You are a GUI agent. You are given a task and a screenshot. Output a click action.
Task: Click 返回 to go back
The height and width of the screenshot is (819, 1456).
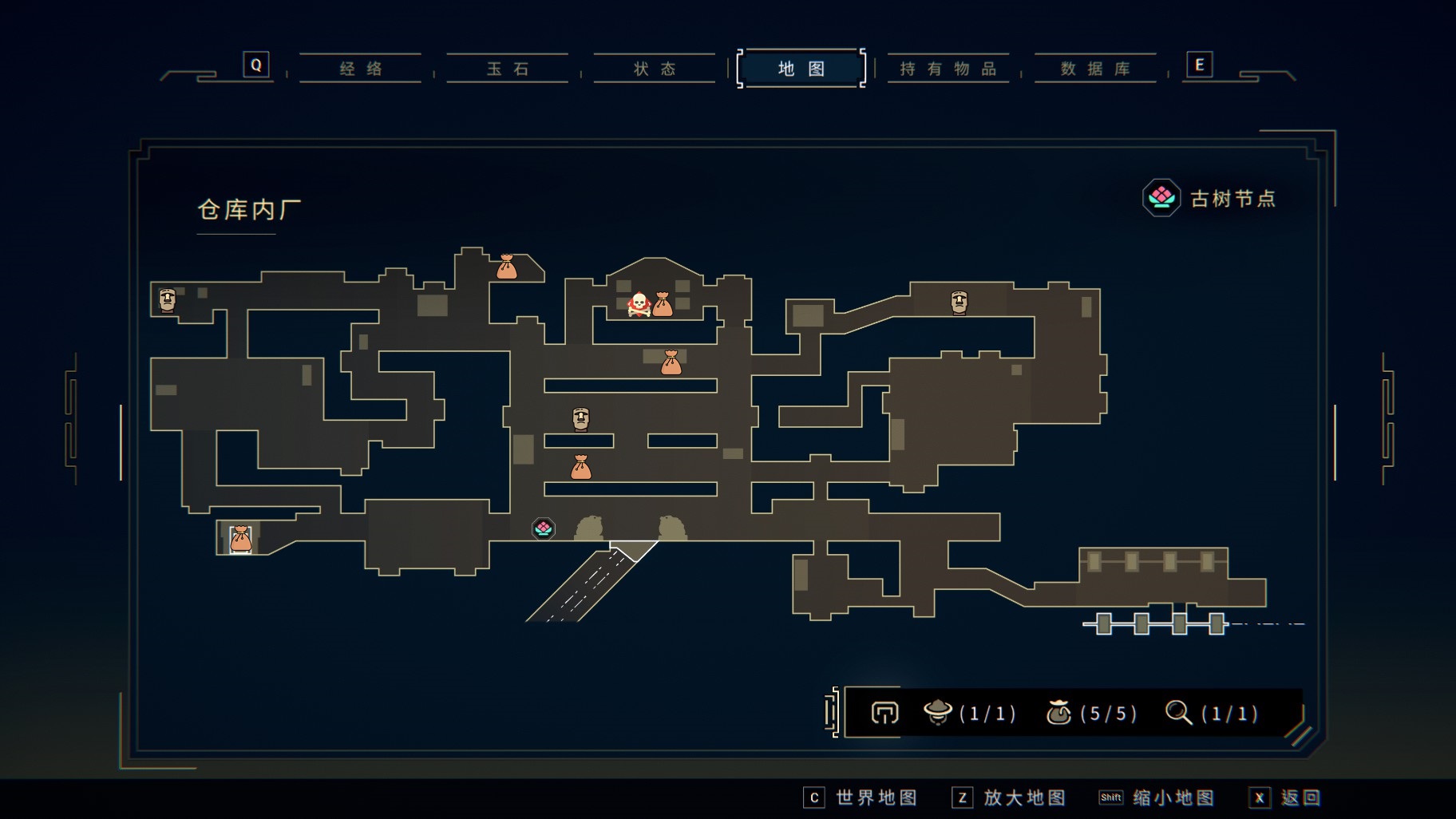pyautogui.click(x=1285, y=797)
